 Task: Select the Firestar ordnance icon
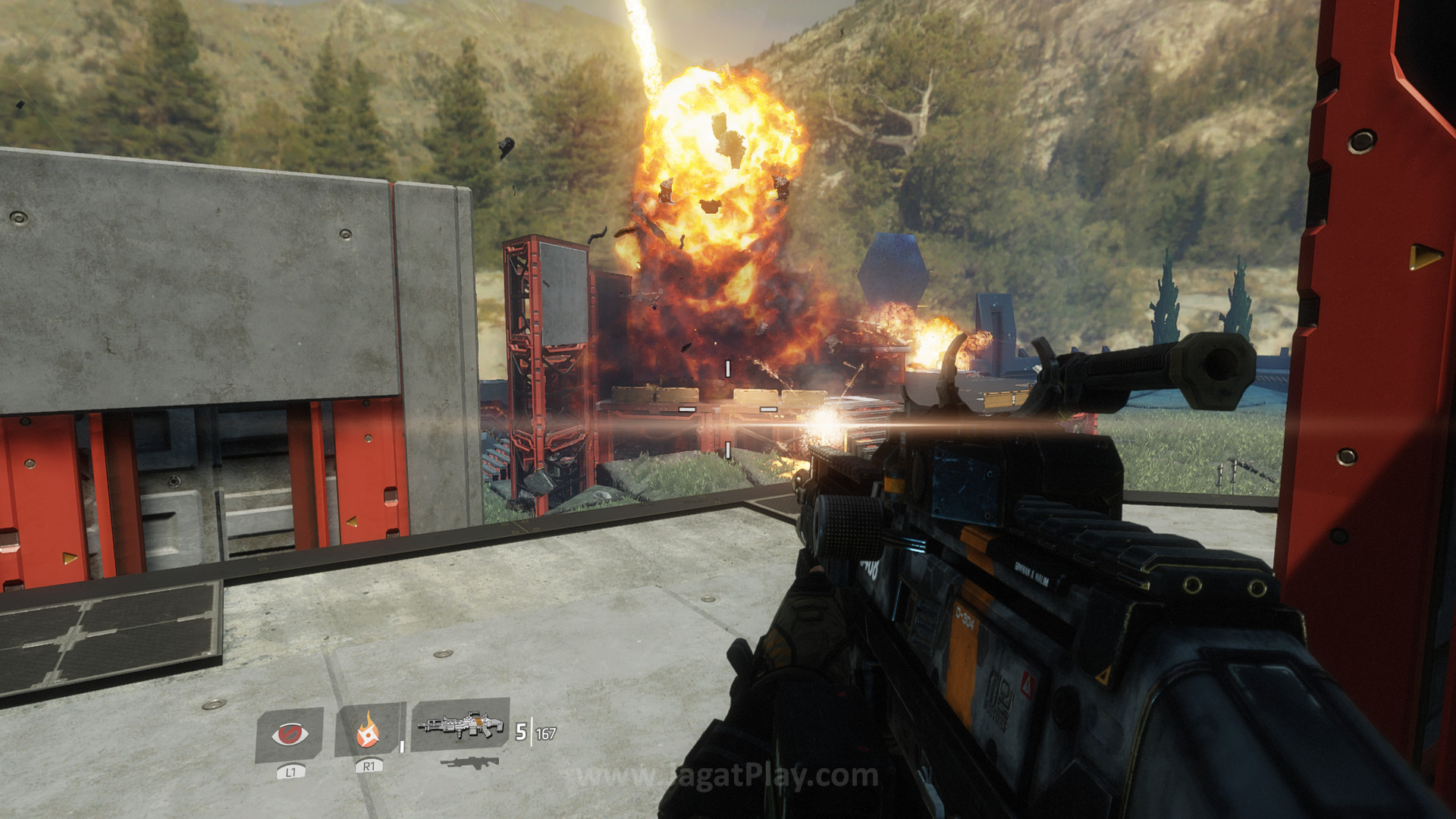click(x=369, y=730)
